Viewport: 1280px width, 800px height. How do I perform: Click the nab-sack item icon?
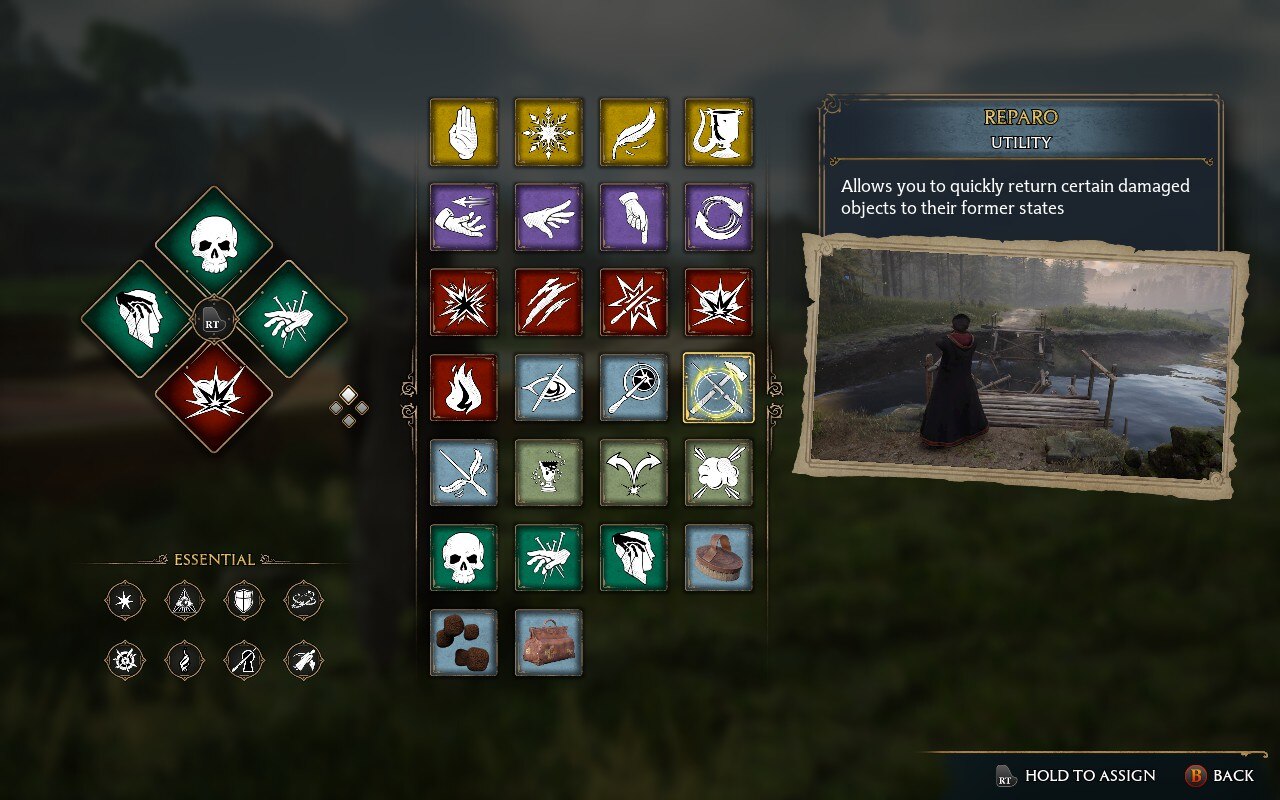(x=548, y=645)
